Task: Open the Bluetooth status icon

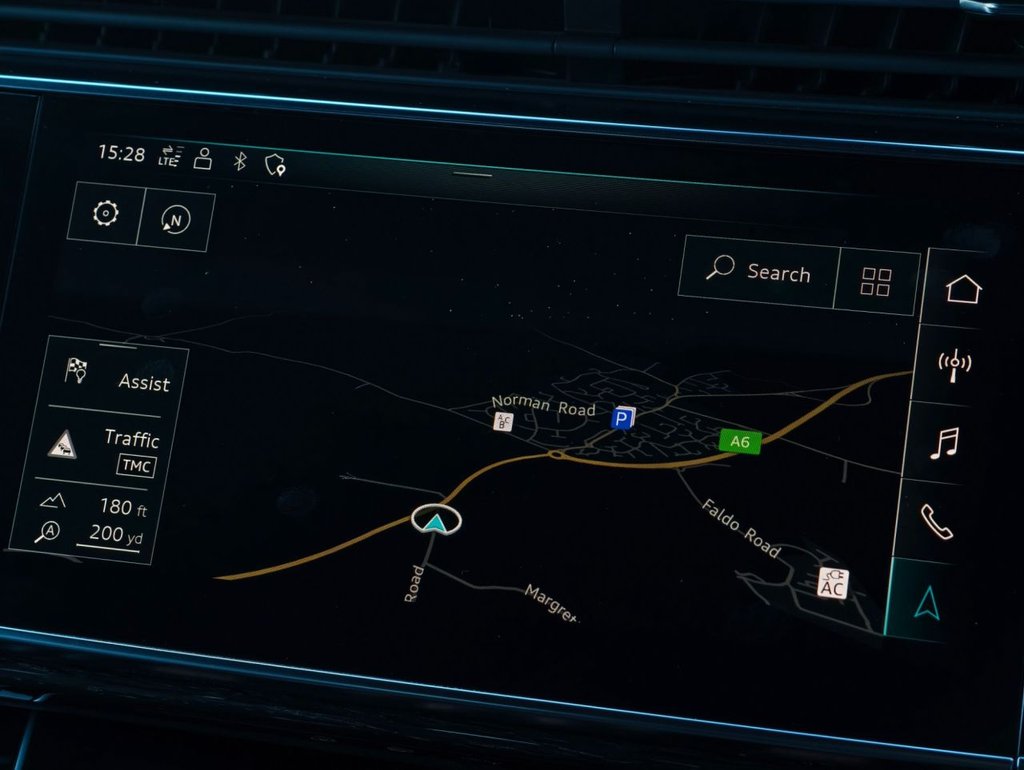Action: tap(240, 160)
